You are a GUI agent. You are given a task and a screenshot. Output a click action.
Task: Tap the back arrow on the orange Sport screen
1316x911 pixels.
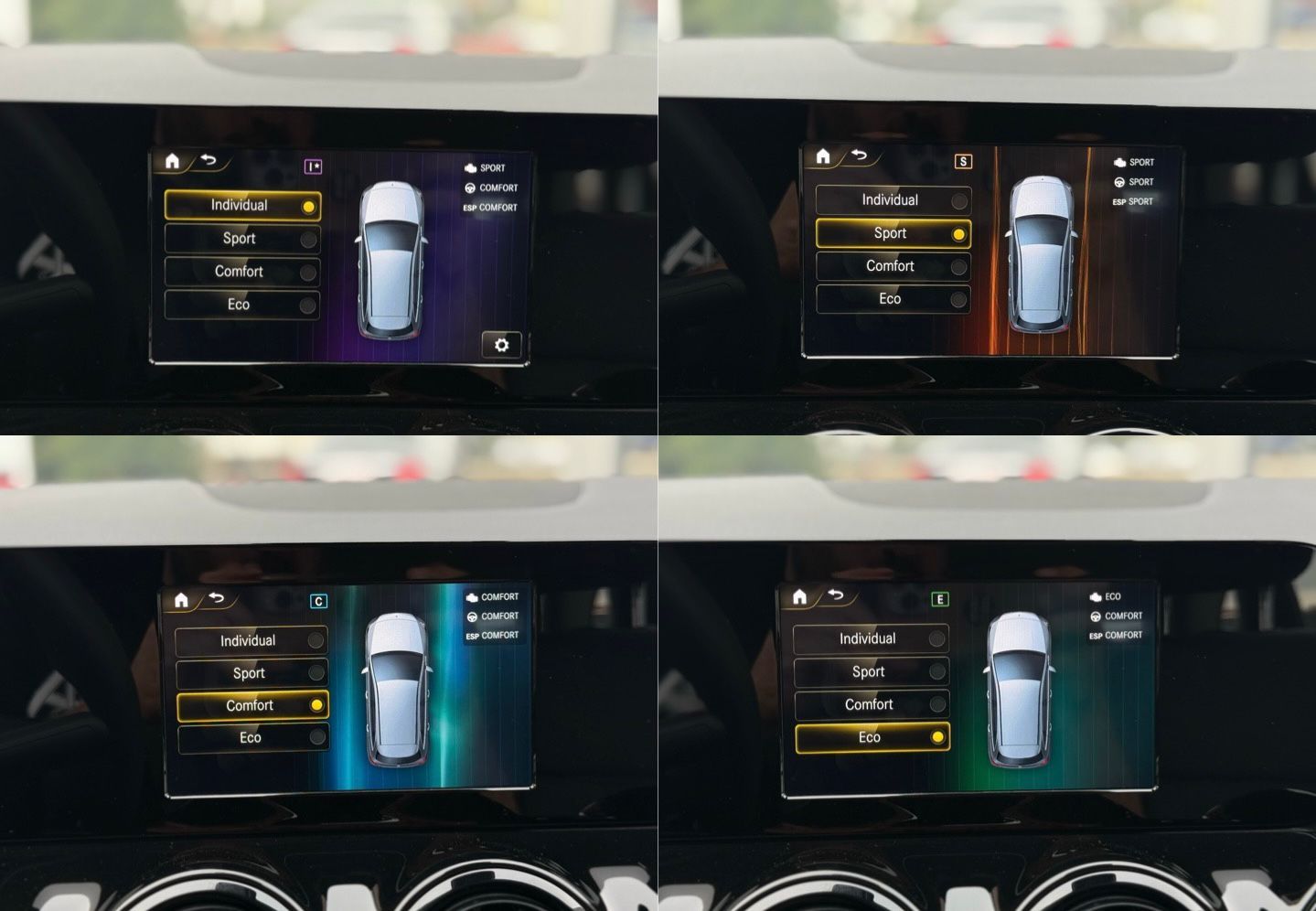point(859,155)
